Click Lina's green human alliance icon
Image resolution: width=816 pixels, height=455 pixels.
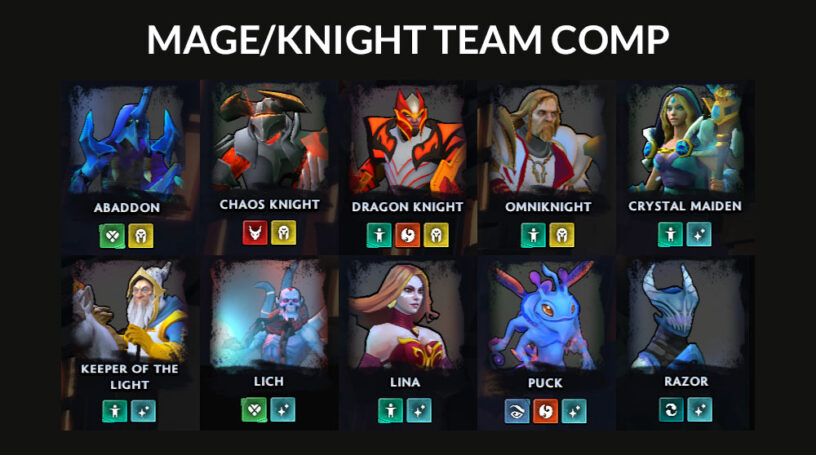[392, 410]
